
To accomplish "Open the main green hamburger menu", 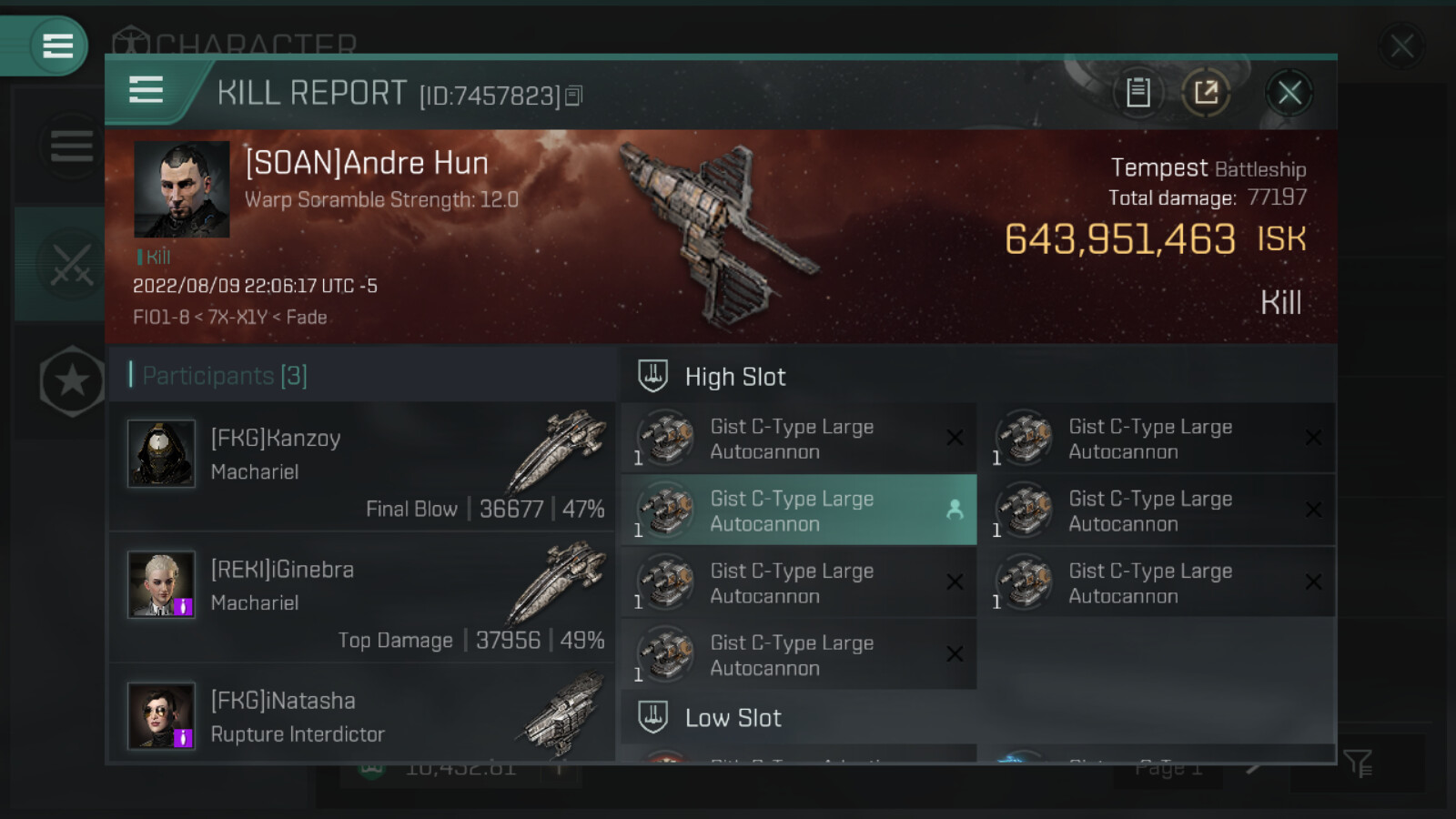I will tap(56, 45).
